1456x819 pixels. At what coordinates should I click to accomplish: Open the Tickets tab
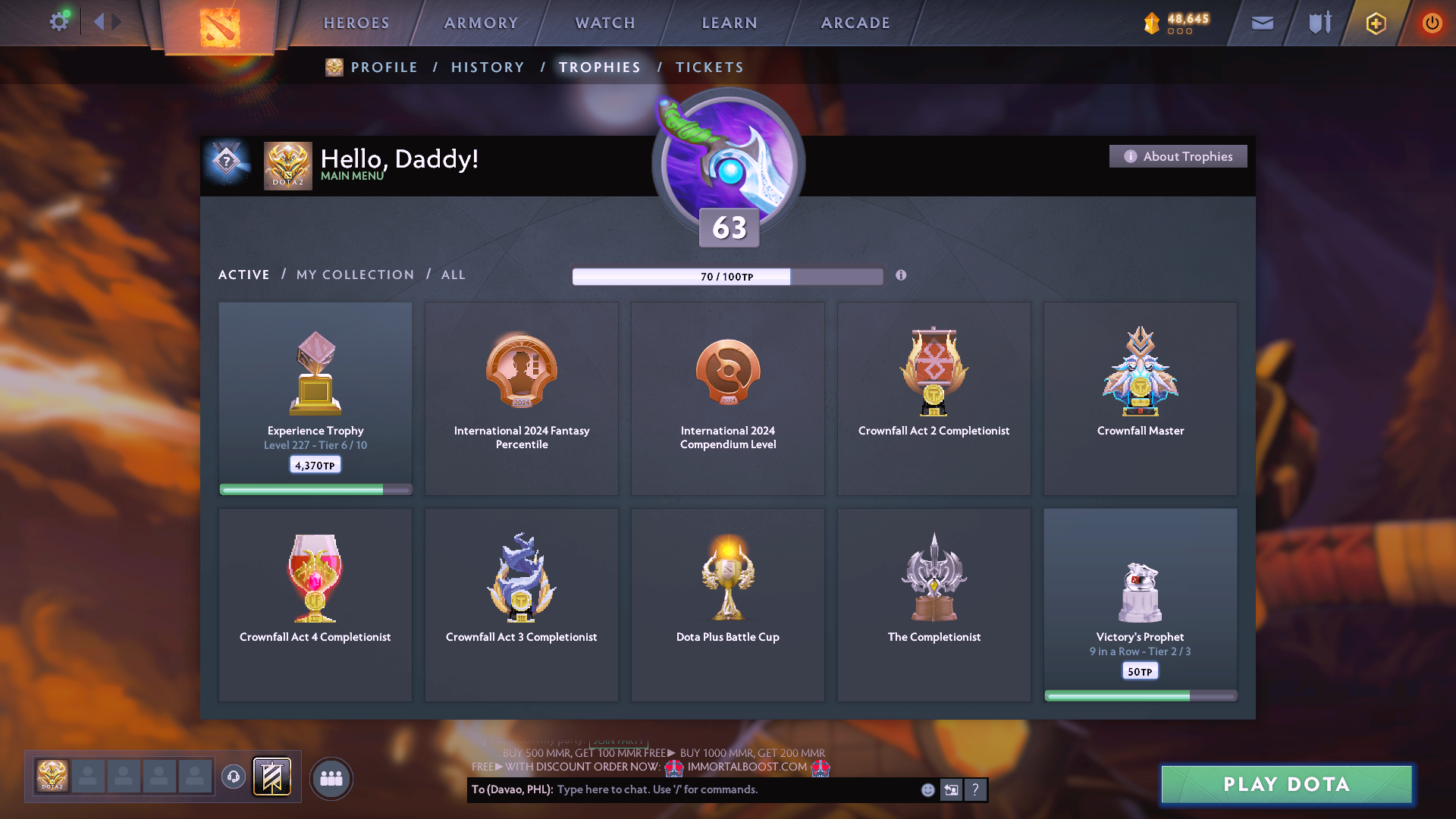pos(709,67)
